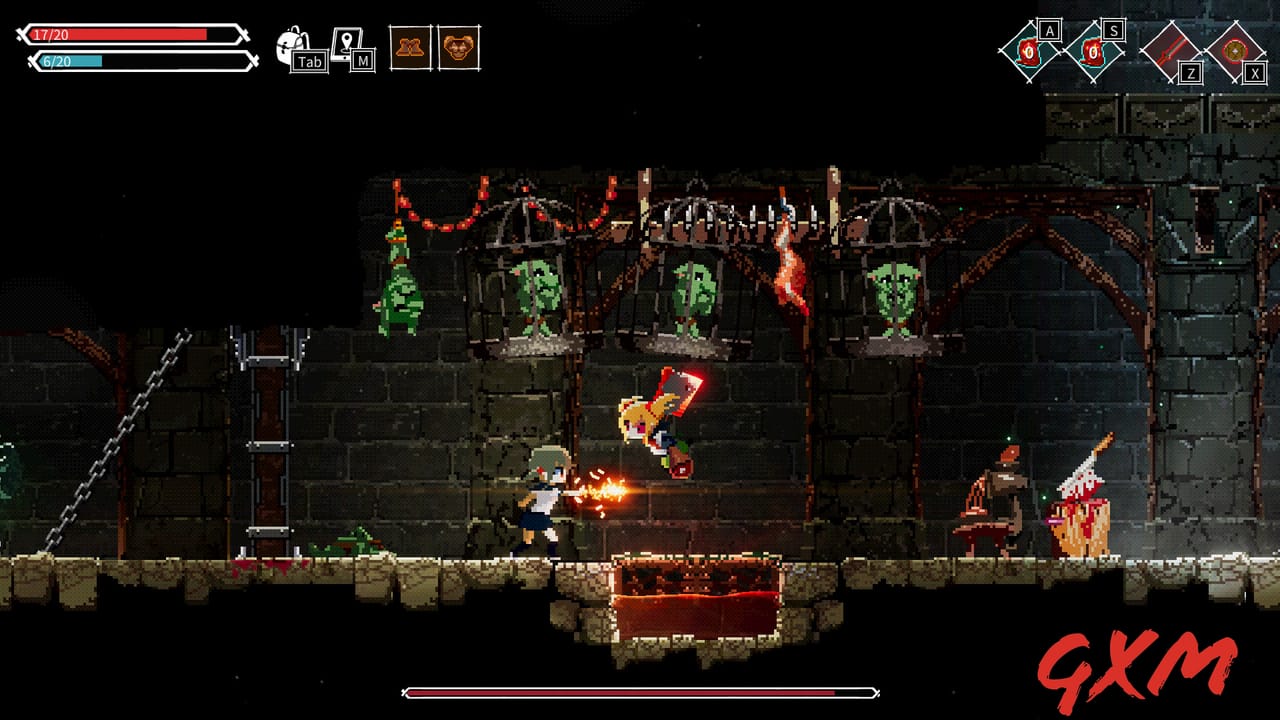Select the bear mask accessory slot
Image resolution: width=1280 pixels, height=720 pixels.
click(x=460, y=48)
